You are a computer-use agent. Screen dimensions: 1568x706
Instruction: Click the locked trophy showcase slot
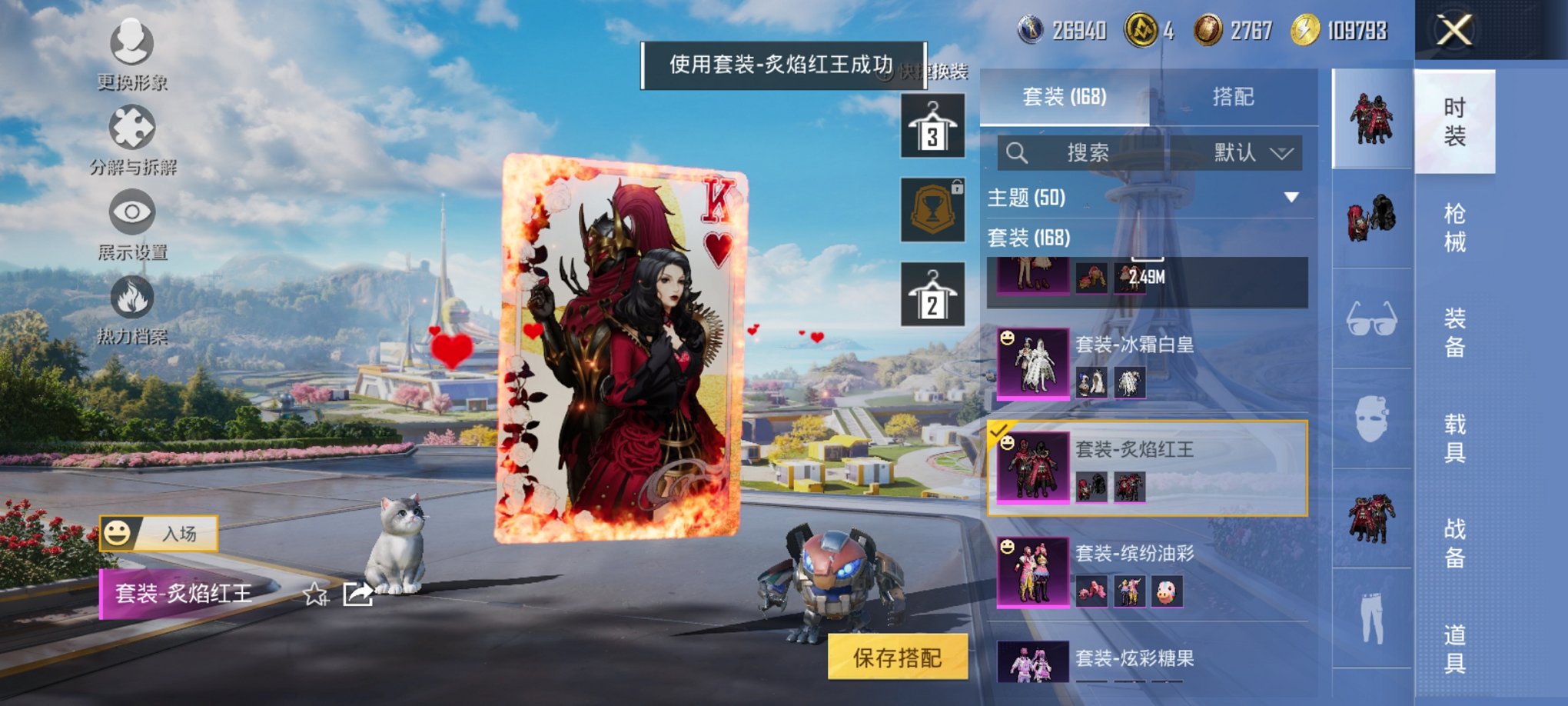coord(932,209)
